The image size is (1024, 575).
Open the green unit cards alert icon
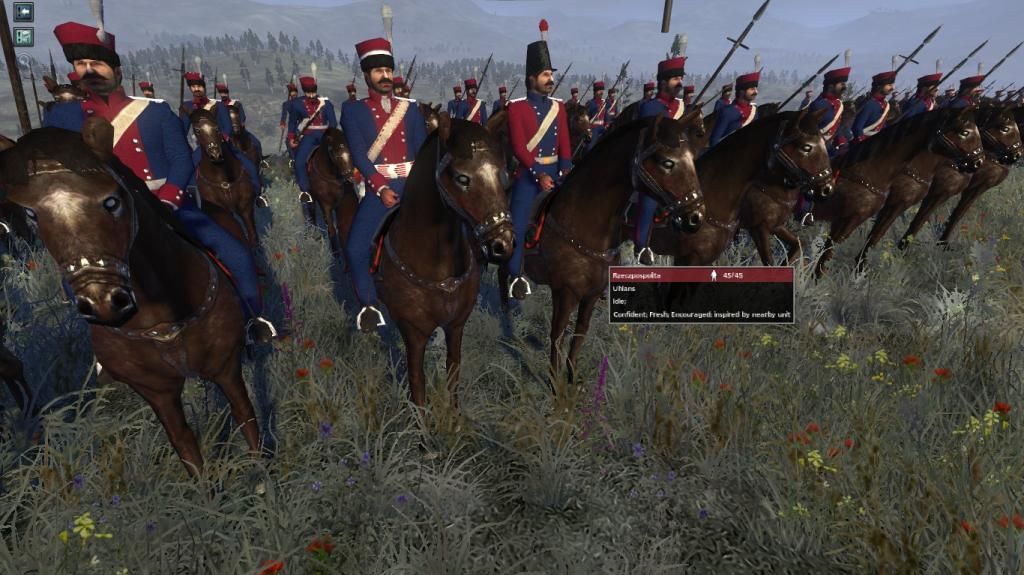coord(23,37)
